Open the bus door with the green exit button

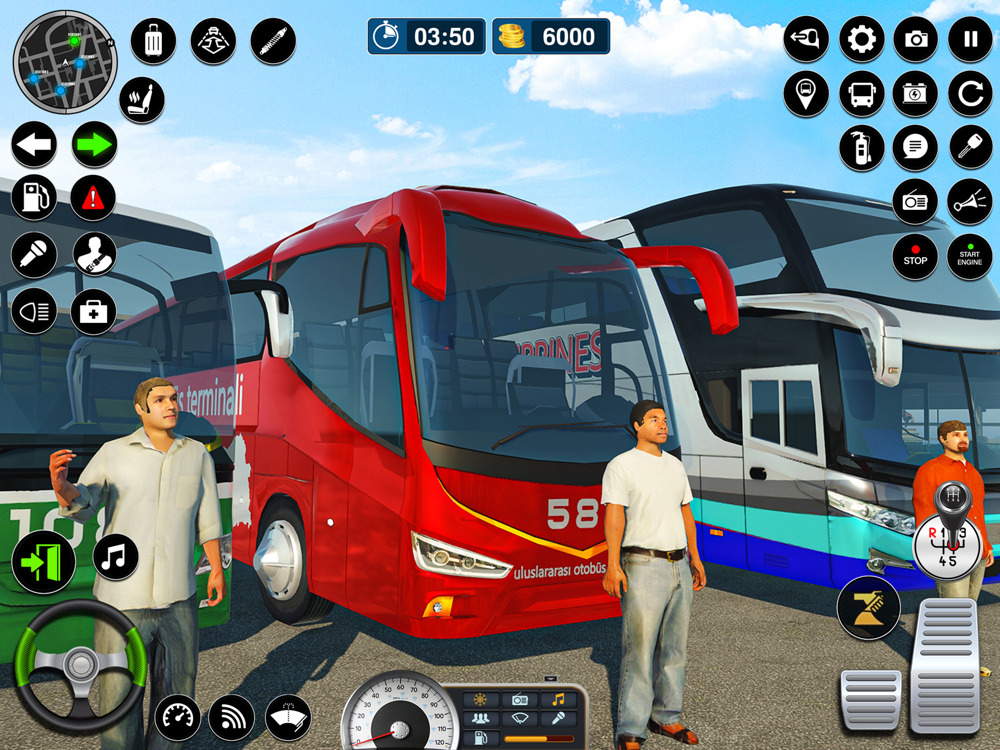[x=43, y=562]
